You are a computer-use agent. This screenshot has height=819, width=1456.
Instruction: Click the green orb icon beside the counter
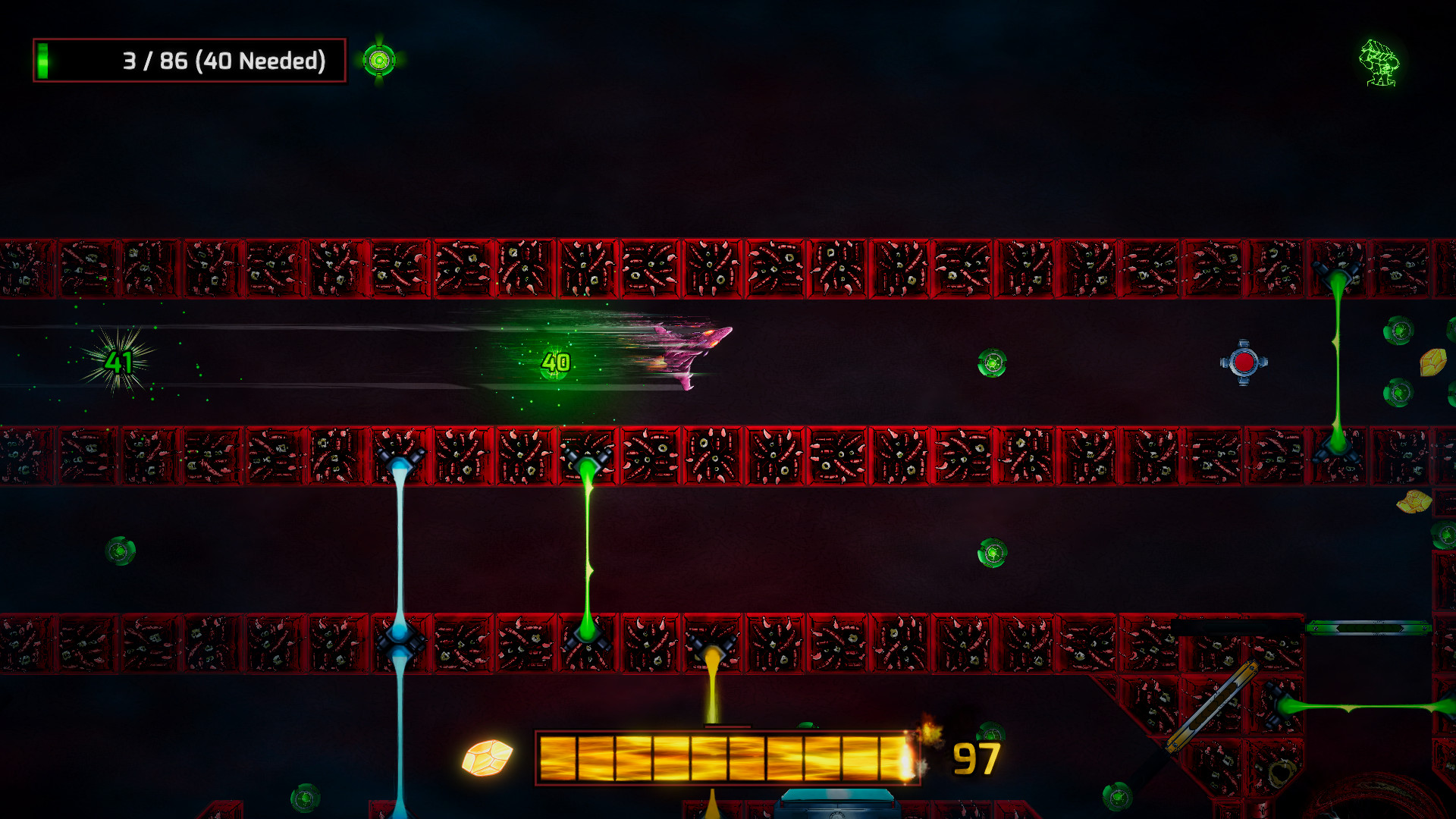pyautogui.click(x=379, y=59)
